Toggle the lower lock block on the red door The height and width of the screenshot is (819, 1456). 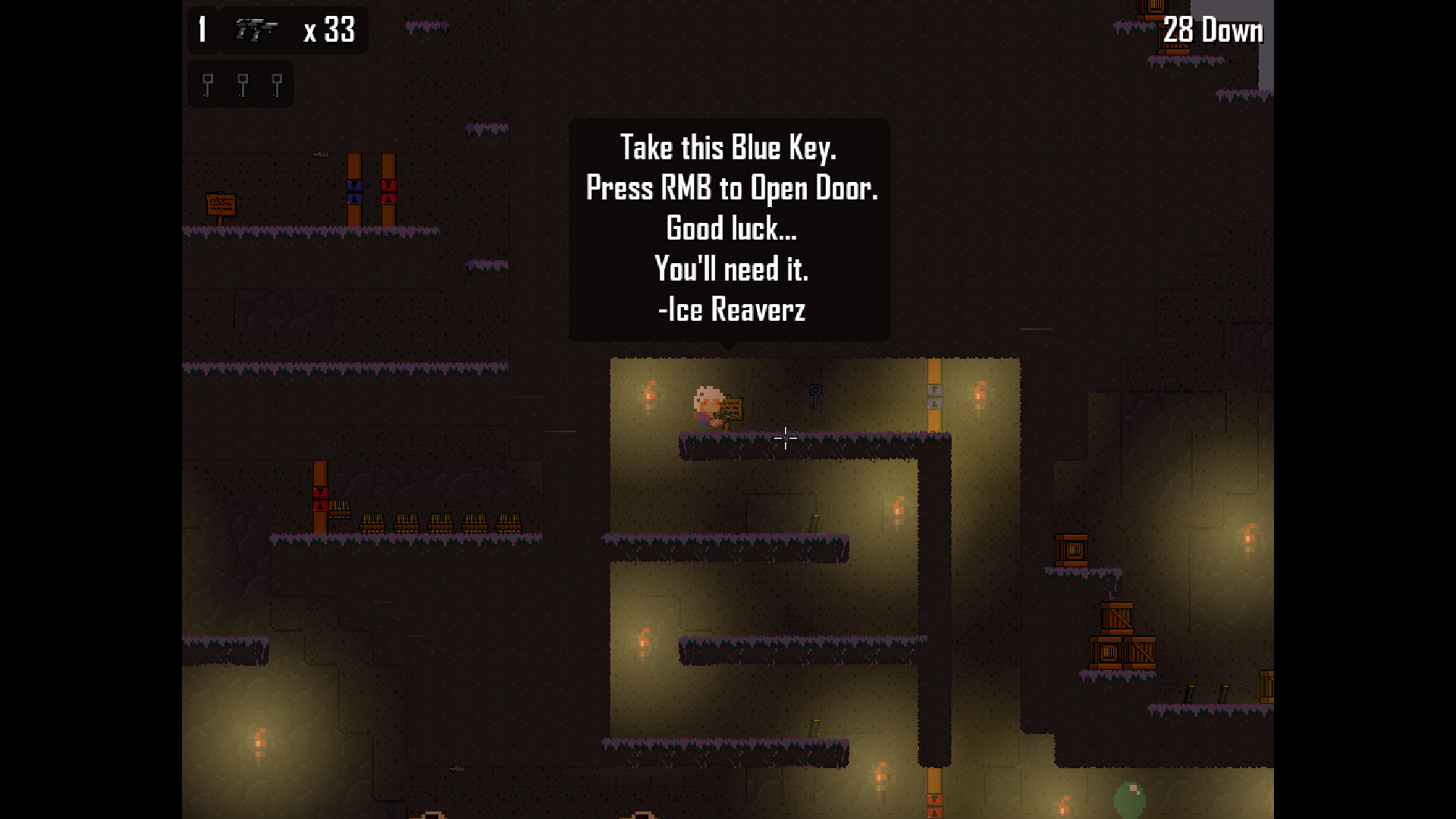point(389,199)
